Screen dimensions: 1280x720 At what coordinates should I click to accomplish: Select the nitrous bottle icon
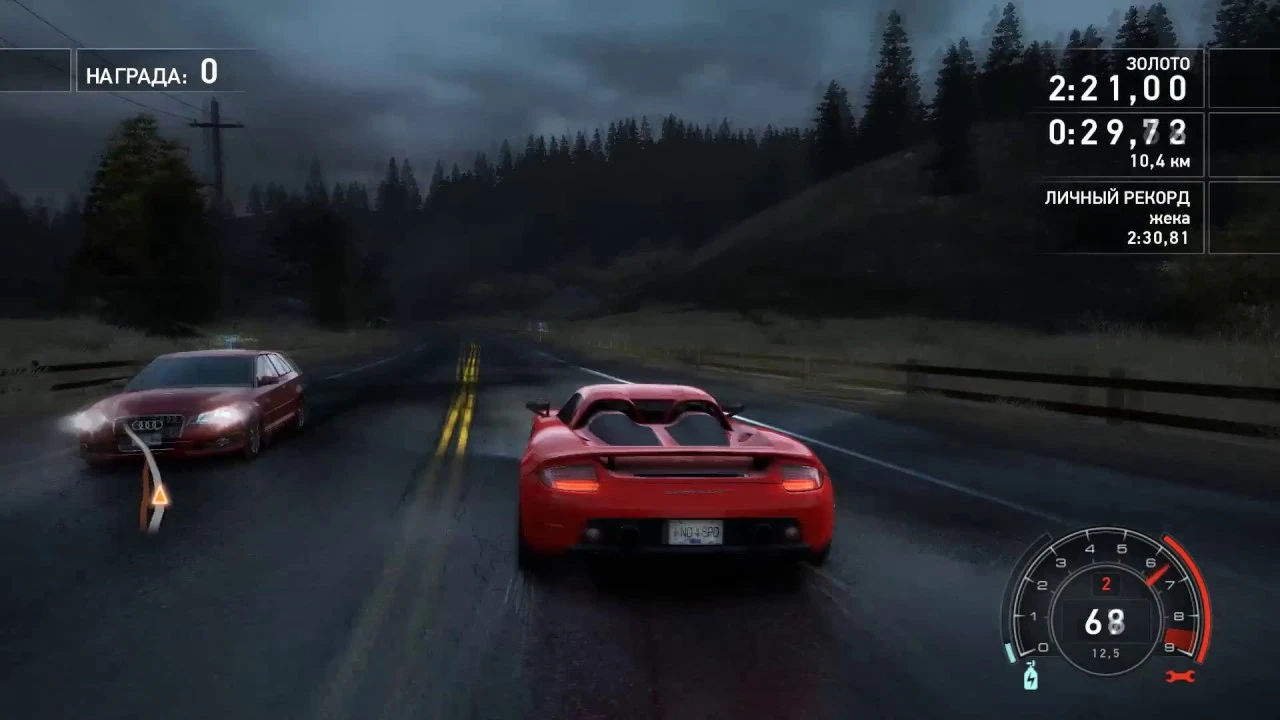pyautogui.click(x=1030, y=678)
